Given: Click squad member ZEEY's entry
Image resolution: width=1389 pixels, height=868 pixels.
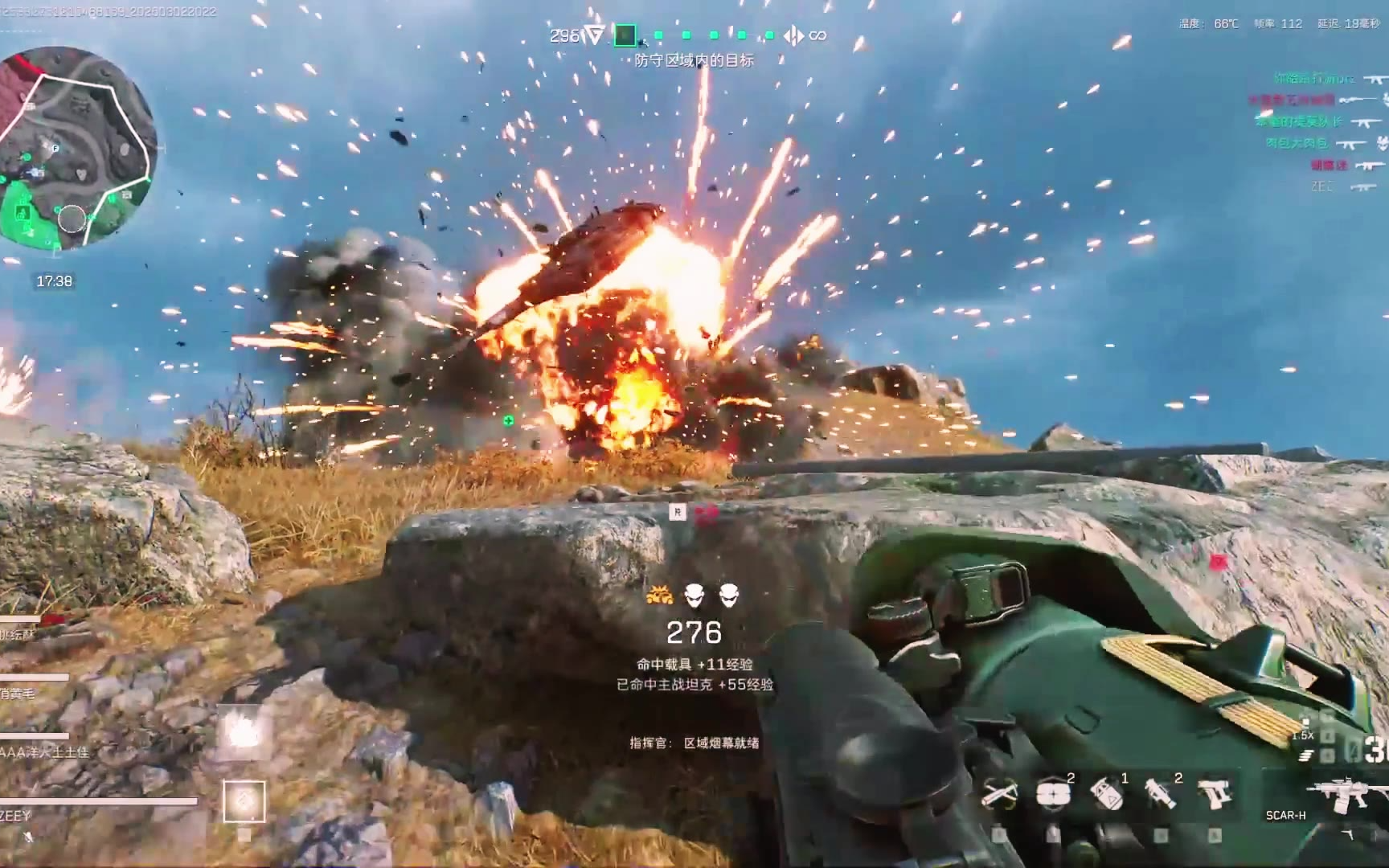Looking at the screenshot, I should pyautogui.click(x=16, y=816).
